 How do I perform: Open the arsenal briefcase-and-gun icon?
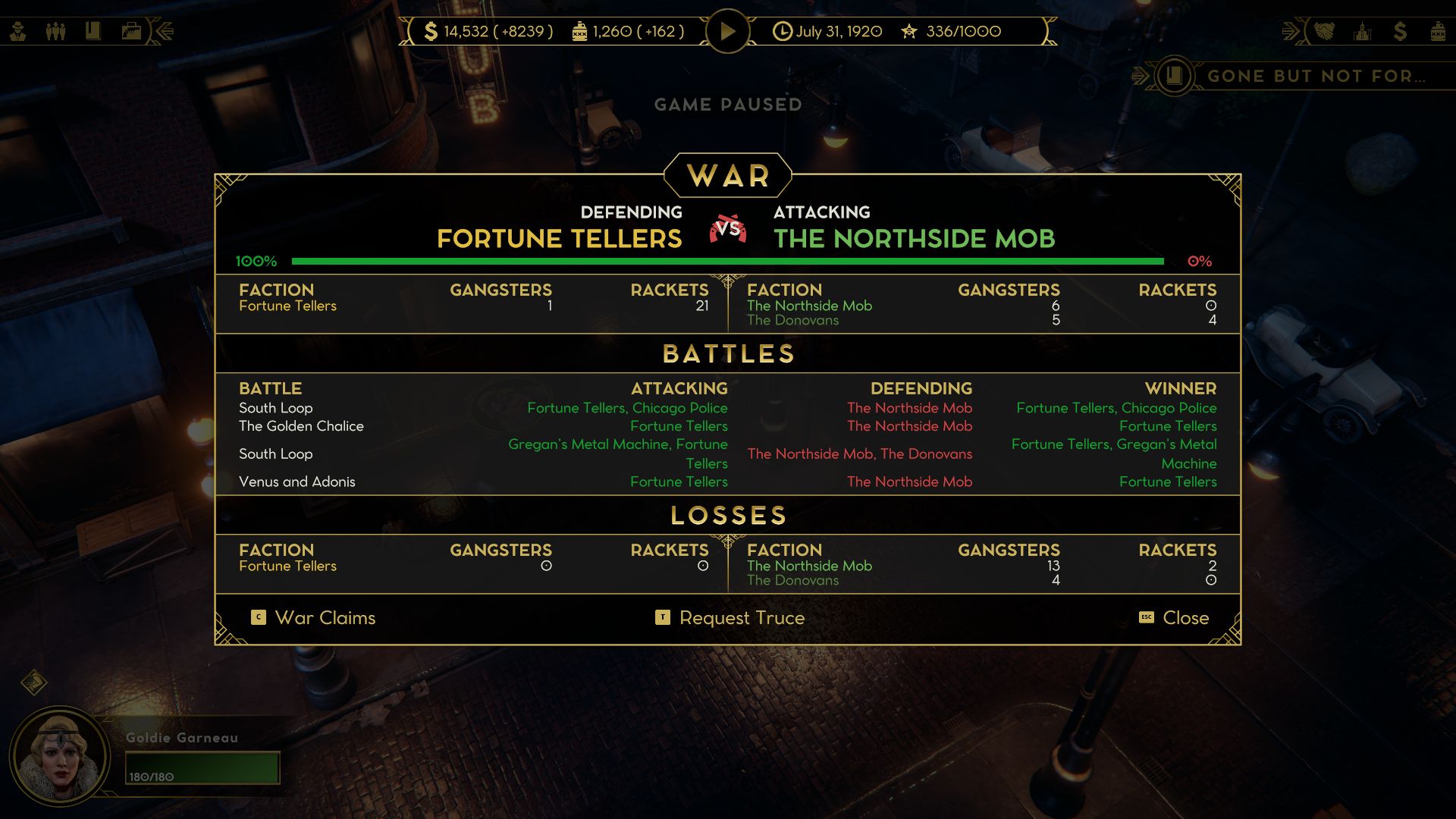[x=130, y=30]
